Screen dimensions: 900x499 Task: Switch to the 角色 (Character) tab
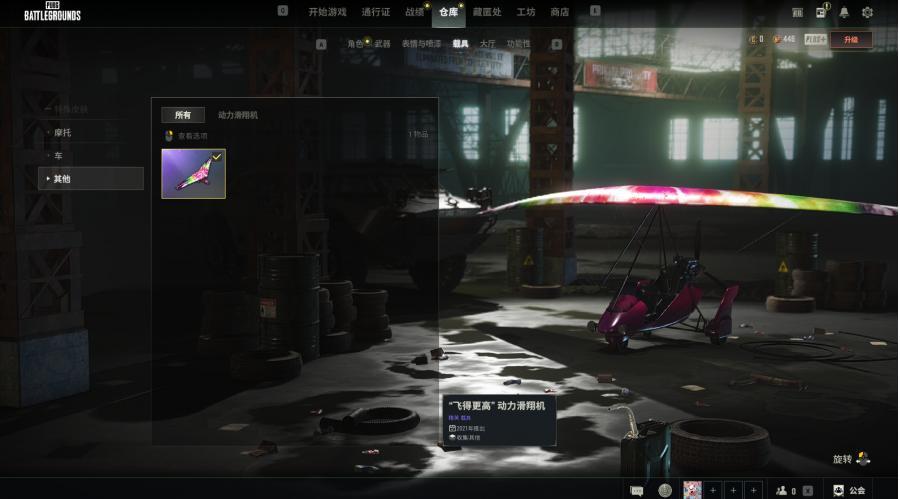(355, 44)
